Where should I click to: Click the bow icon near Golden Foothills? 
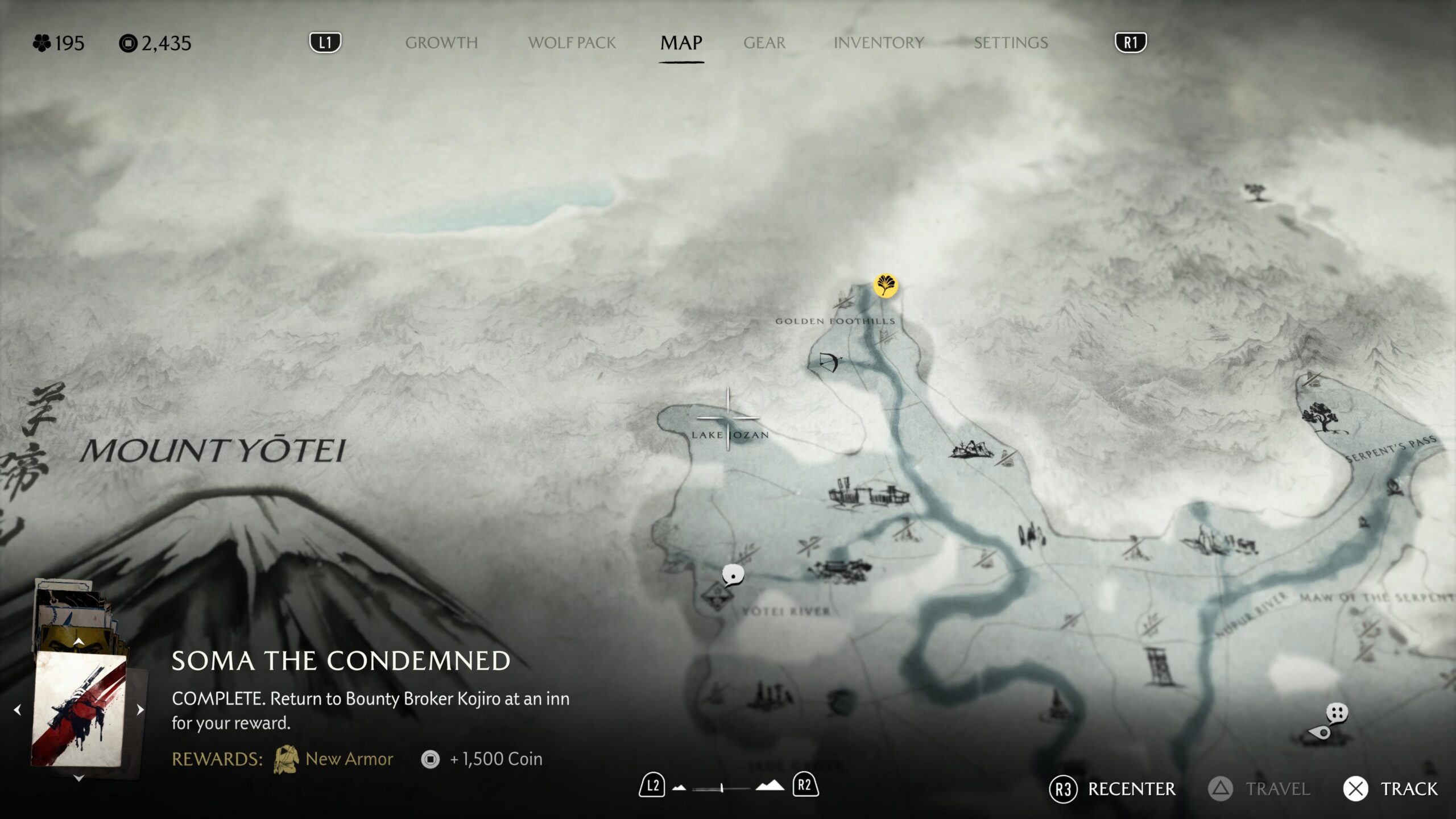pos(830,361)
